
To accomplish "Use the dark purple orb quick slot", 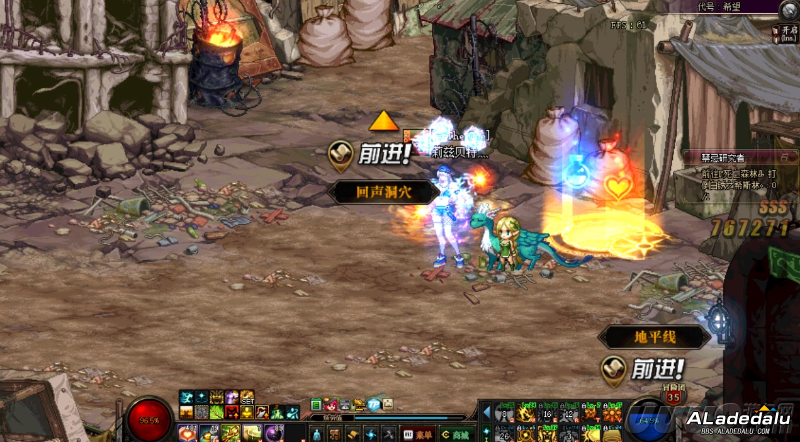I will (272, 433).
